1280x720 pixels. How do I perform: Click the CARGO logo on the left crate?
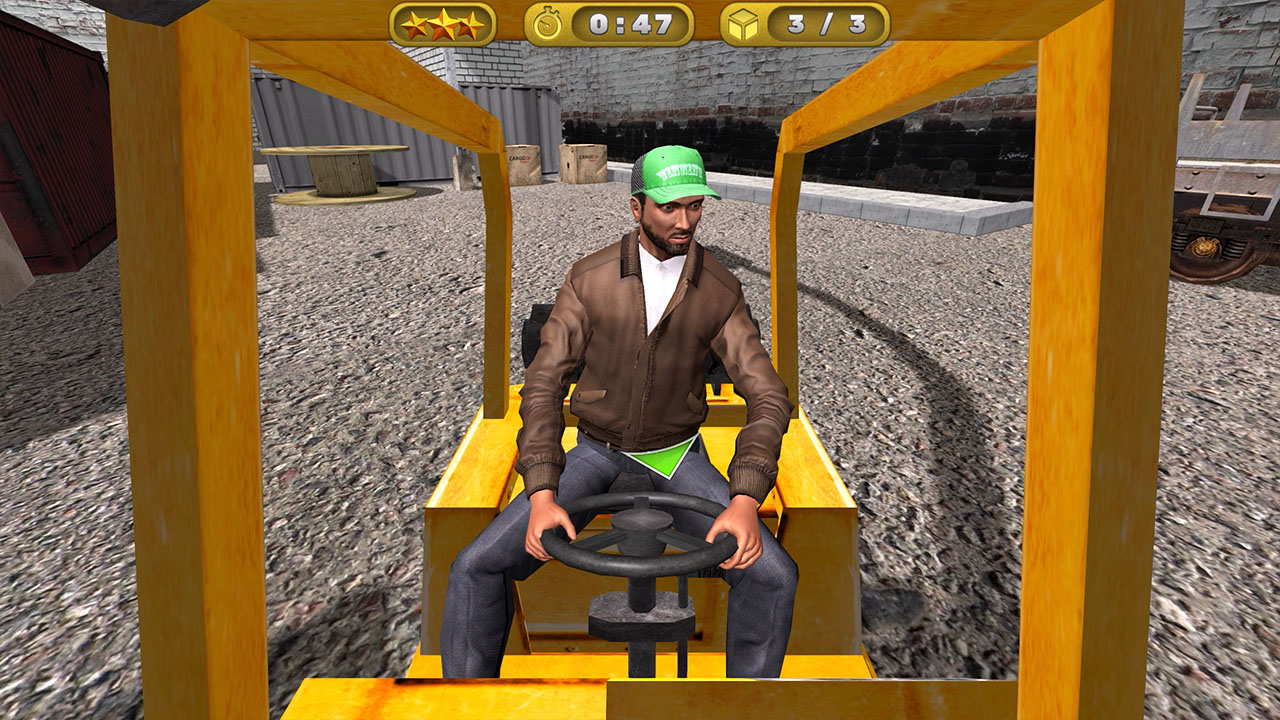[x=519, y=156]
